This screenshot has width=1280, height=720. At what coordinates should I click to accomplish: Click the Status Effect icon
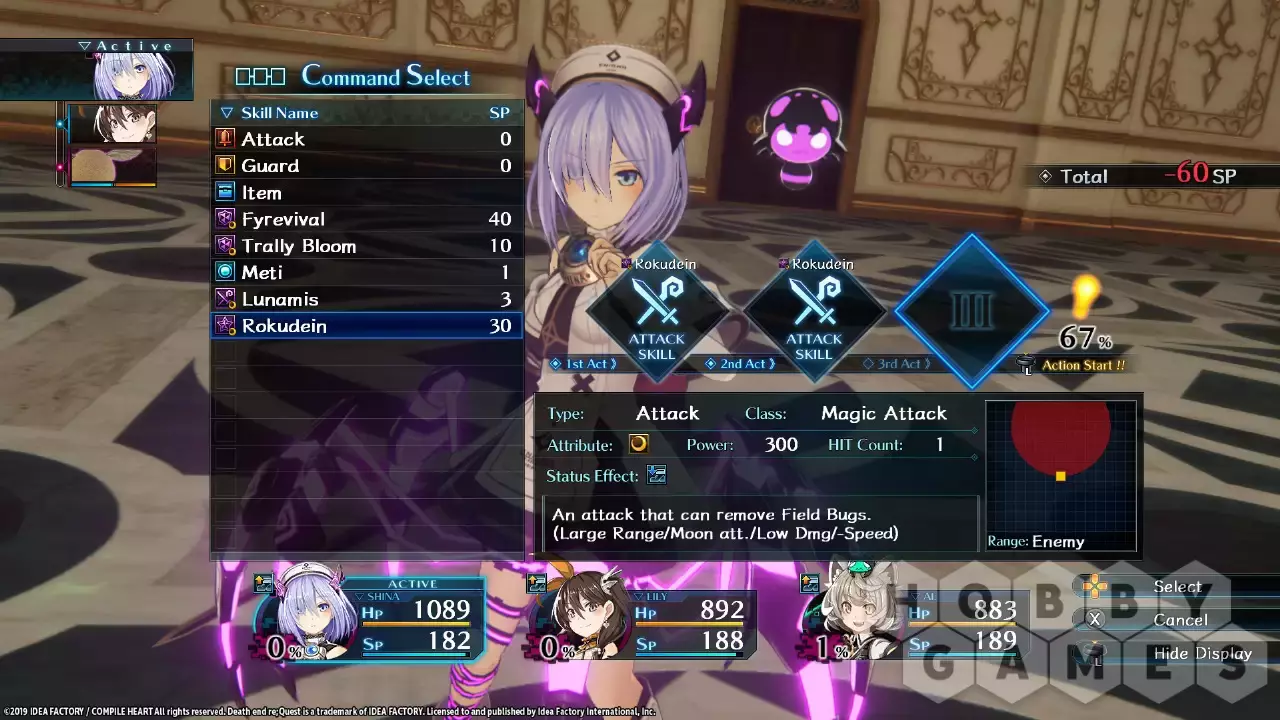(x=656, y=475)
